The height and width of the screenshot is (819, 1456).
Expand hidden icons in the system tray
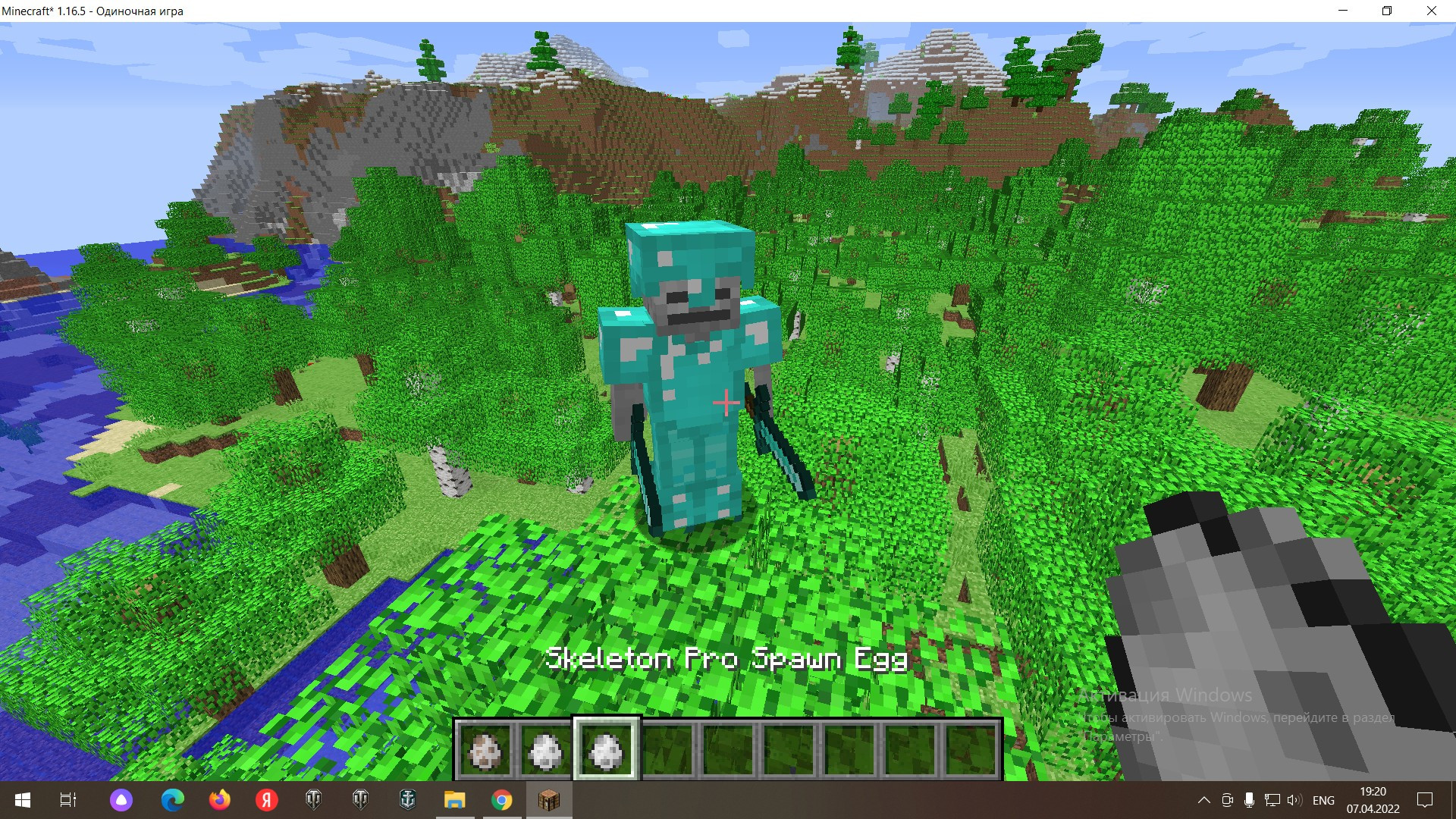click(x=1206, y=800)
